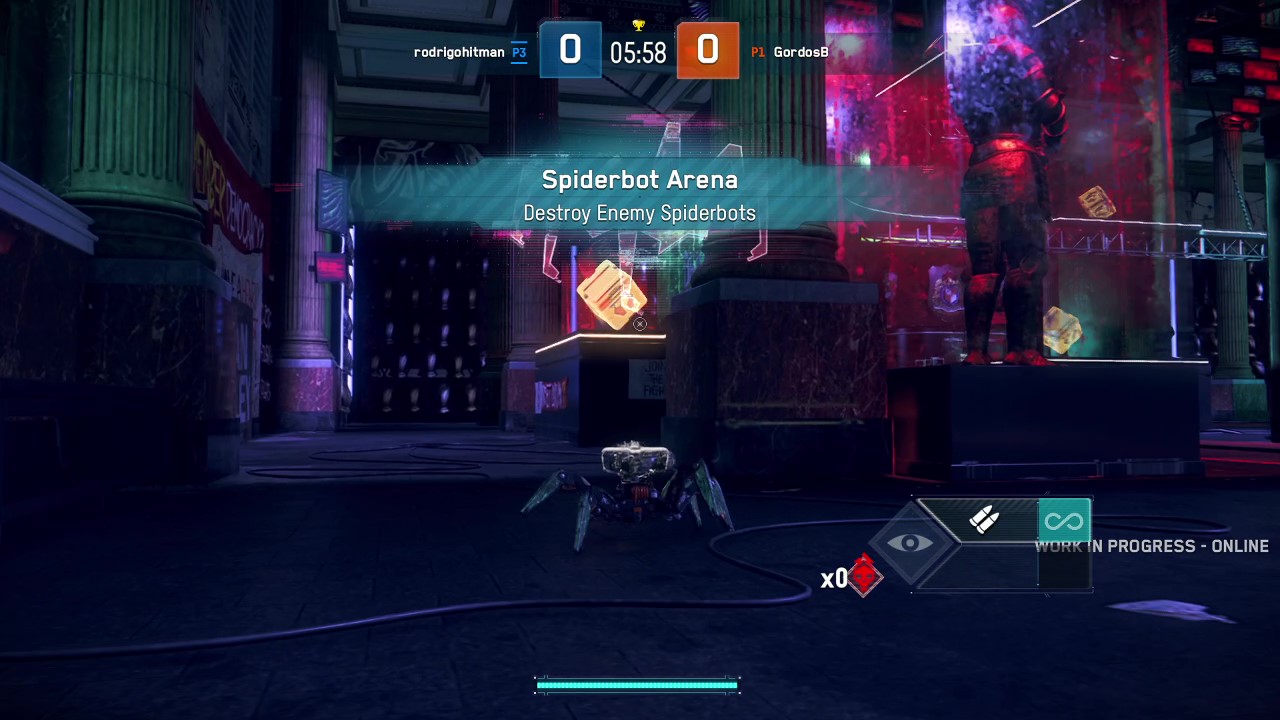Click the gold trophy icon above the timer
Screen dimensions: 1280x720
pos(638,25)
